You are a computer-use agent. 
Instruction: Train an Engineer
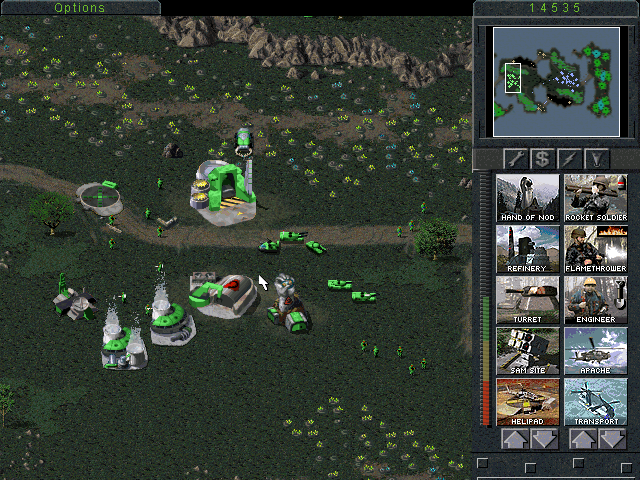595,300
